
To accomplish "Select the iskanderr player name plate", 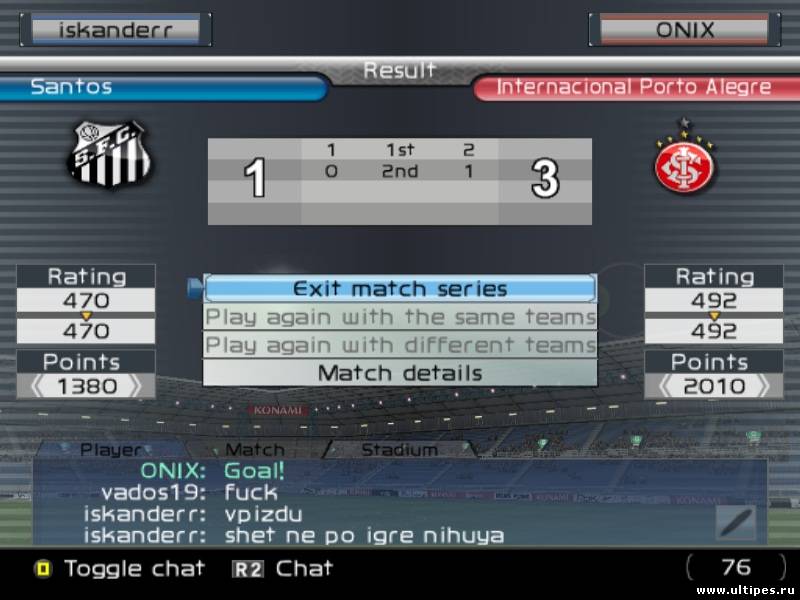I will click(x=116, y=29).
